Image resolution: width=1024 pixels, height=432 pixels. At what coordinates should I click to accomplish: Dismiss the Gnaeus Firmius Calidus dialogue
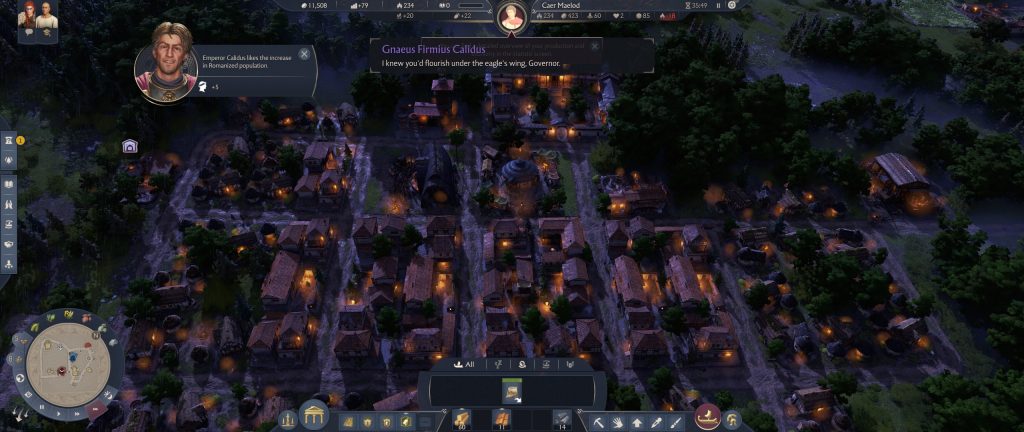pyautogui.click(x=595, y=46)
